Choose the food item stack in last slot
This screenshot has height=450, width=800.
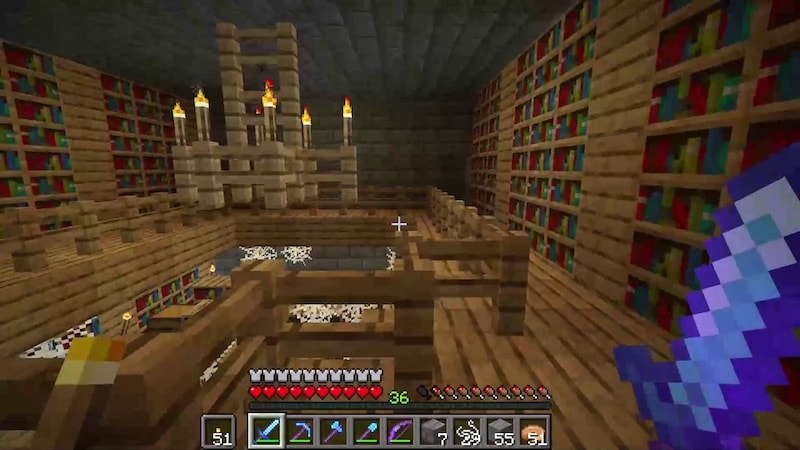click(x=534, y=431)
